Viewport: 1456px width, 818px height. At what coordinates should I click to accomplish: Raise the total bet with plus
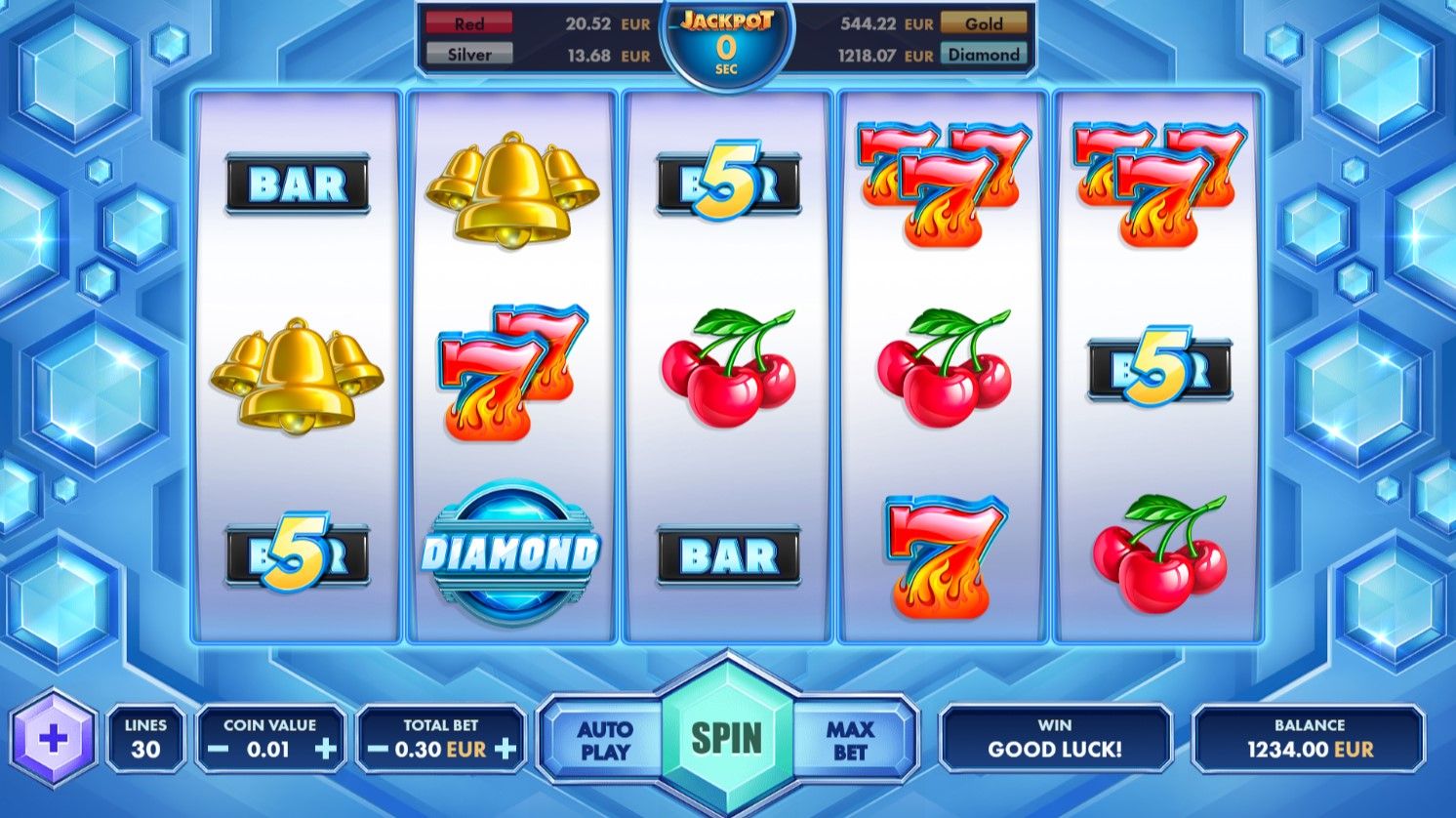coord(506,750)
